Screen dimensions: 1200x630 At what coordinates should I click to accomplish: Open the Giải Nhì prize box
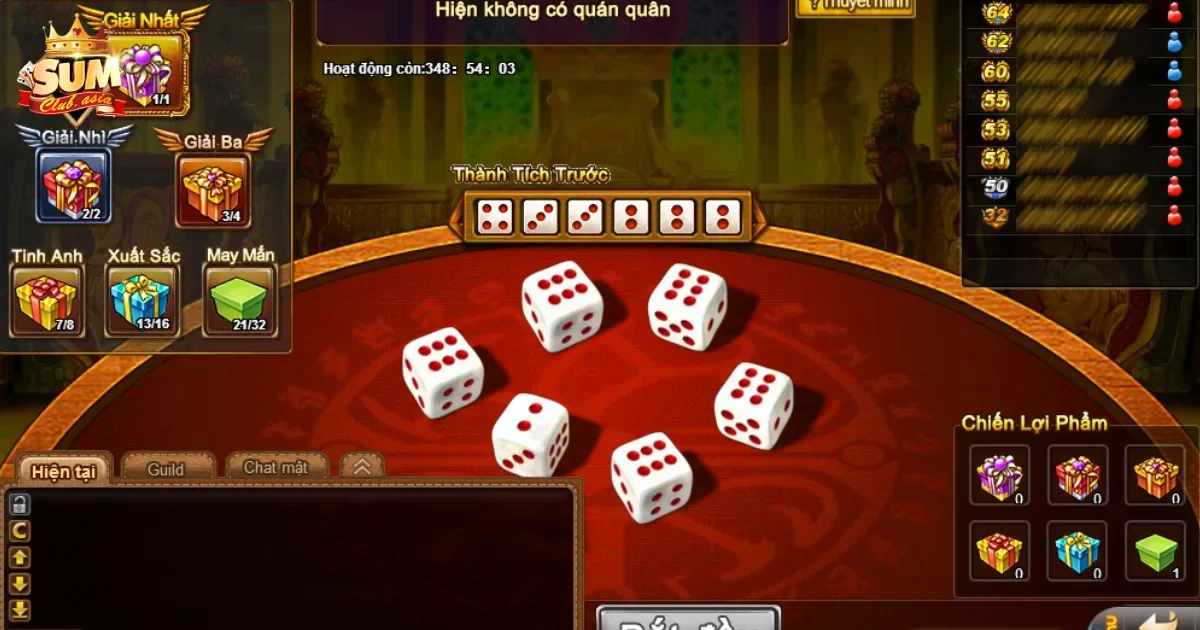coord(74,186)
